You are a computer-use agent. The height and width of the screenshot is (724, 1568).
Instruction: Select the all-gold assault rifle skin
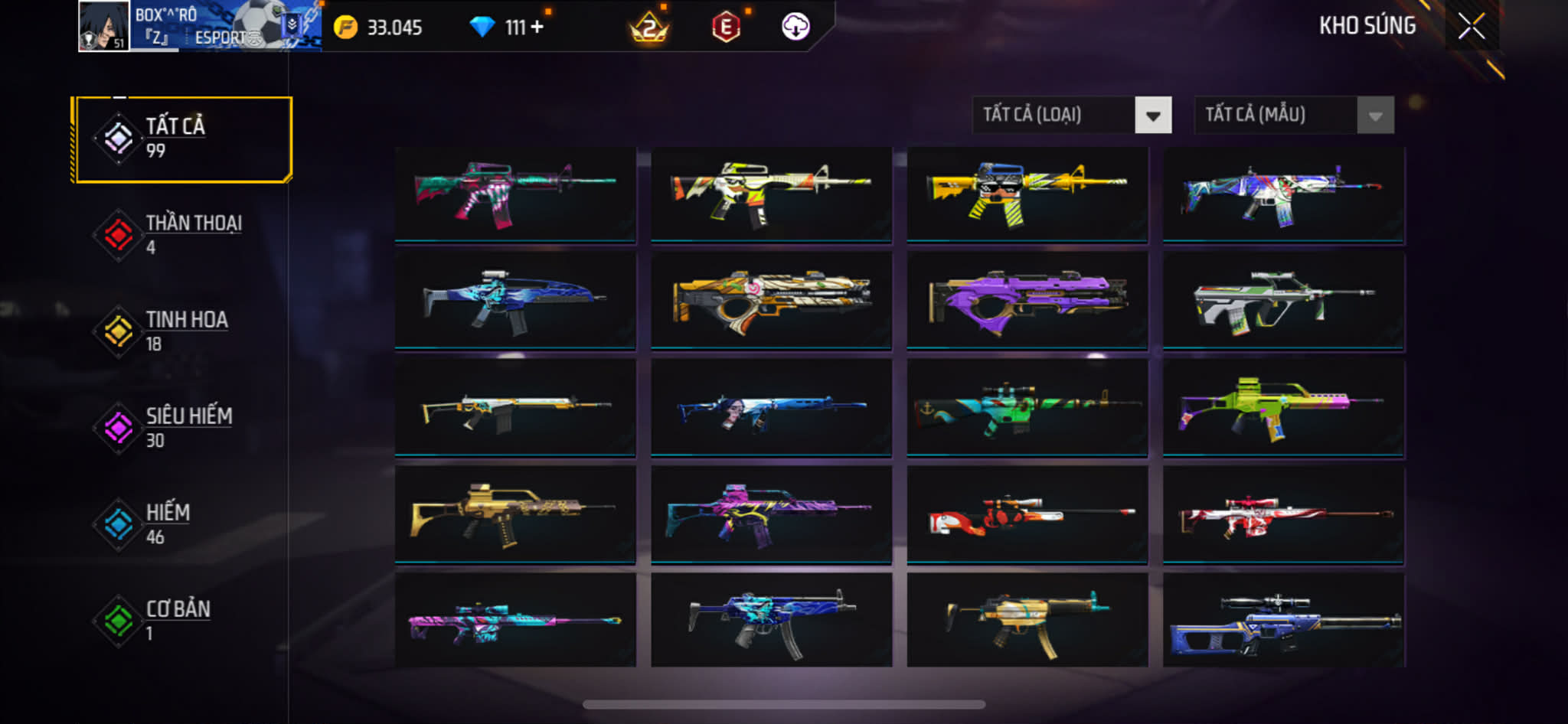(515, 515)
